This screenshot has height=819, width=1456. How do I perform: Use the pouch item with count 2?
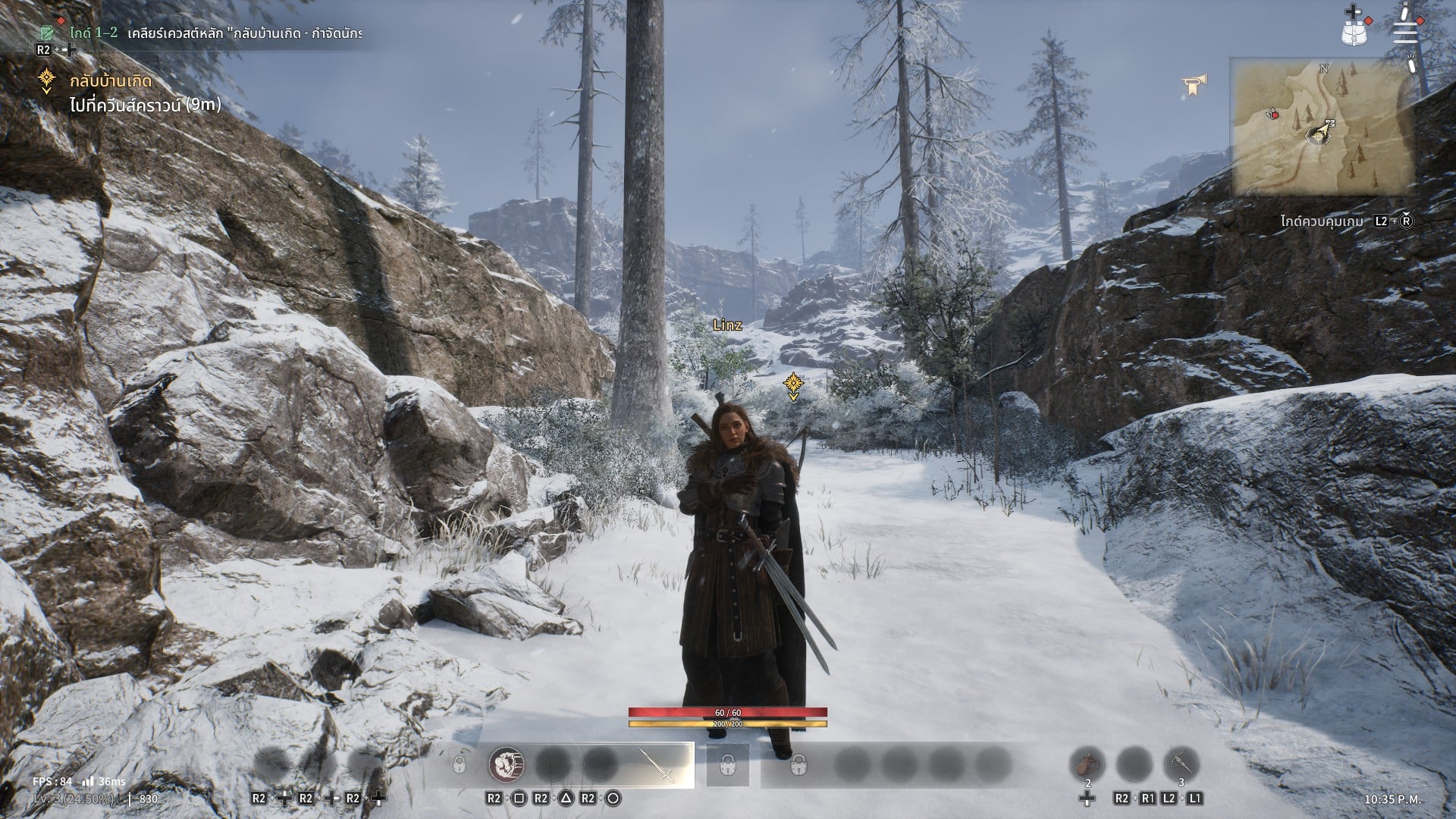[1087, 764]
